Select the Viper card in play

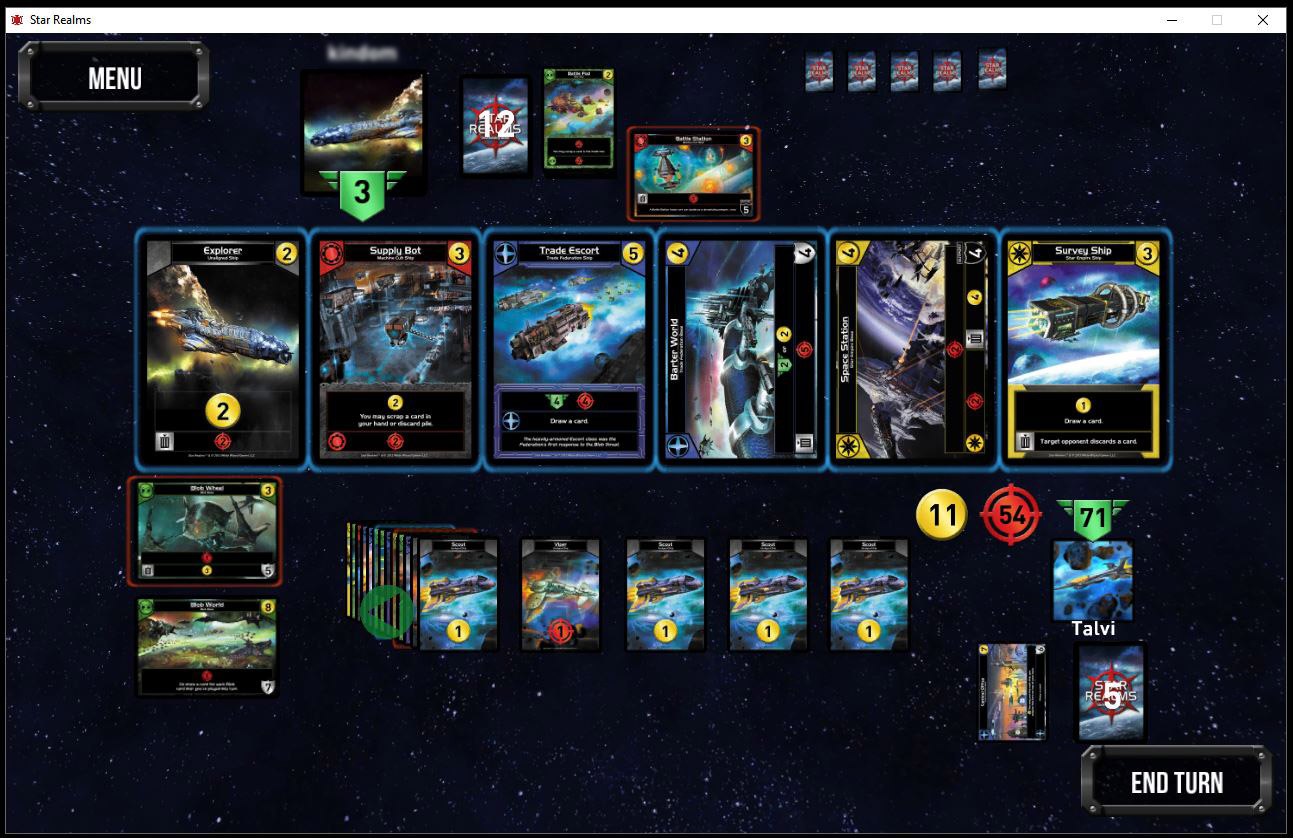561,595
